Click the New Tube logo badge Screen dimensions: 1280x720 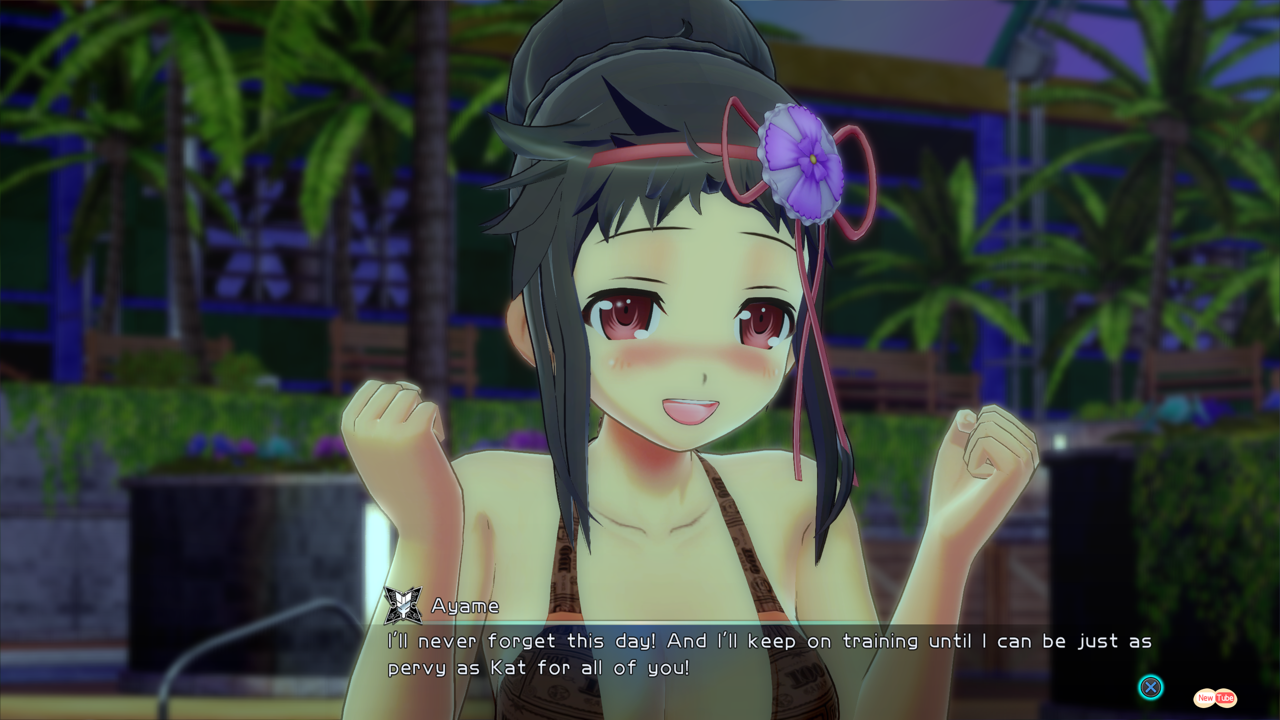pos(1215,698)
